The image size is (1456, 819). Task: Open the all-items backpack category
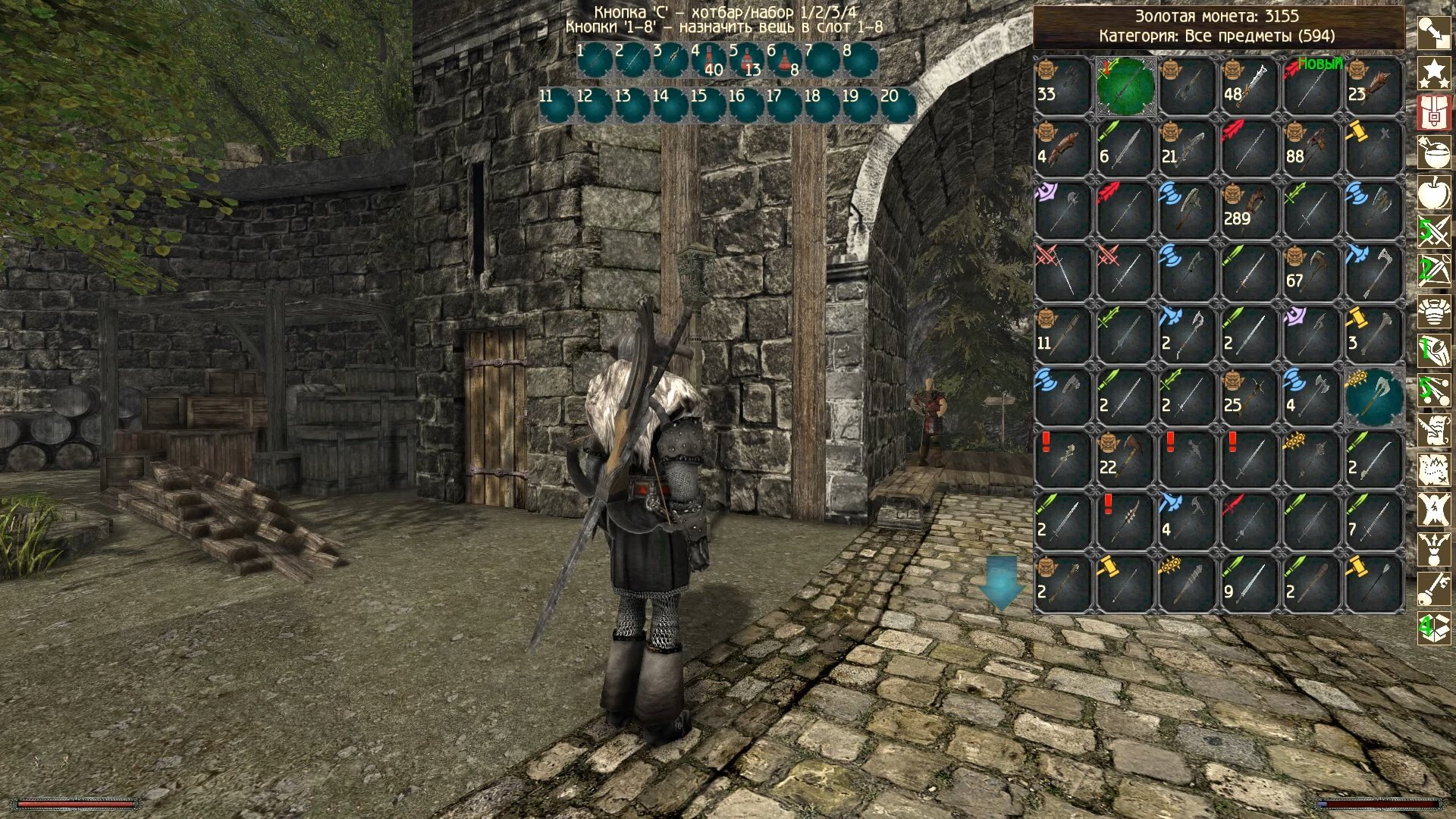tap(1434, 112)
